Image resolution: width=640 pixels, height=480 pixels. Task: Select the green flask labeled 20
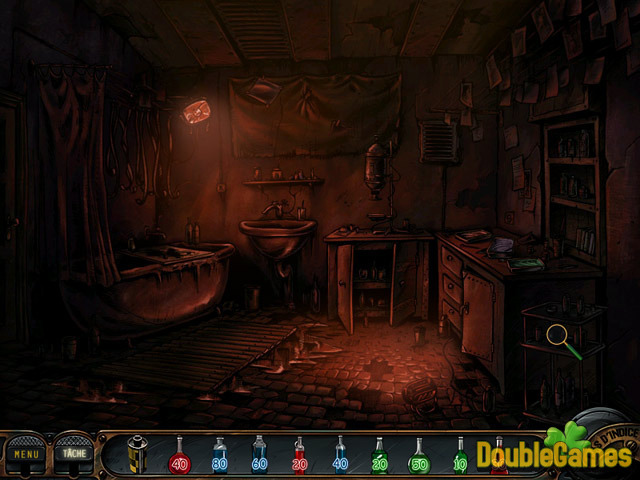pyautogui.click(x=379, y=457)
